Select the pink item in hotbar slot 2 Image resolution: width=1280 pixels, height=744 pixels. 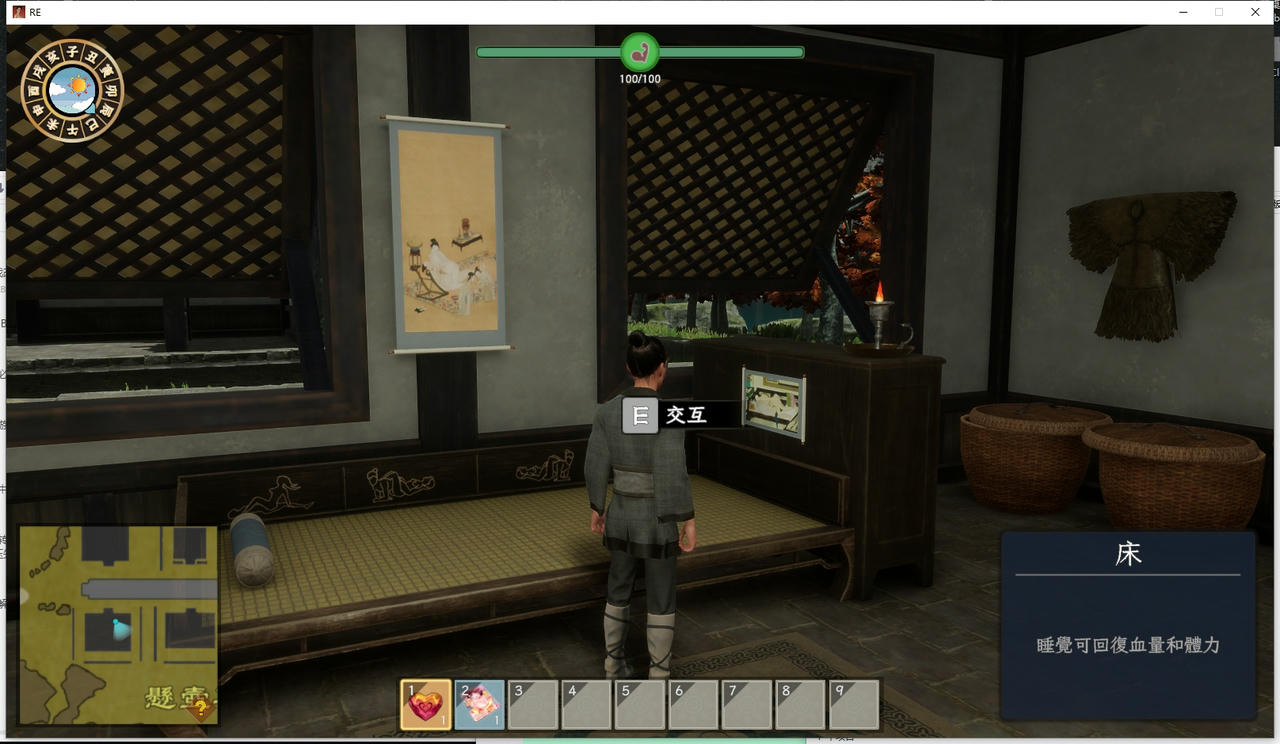[479, 705]
